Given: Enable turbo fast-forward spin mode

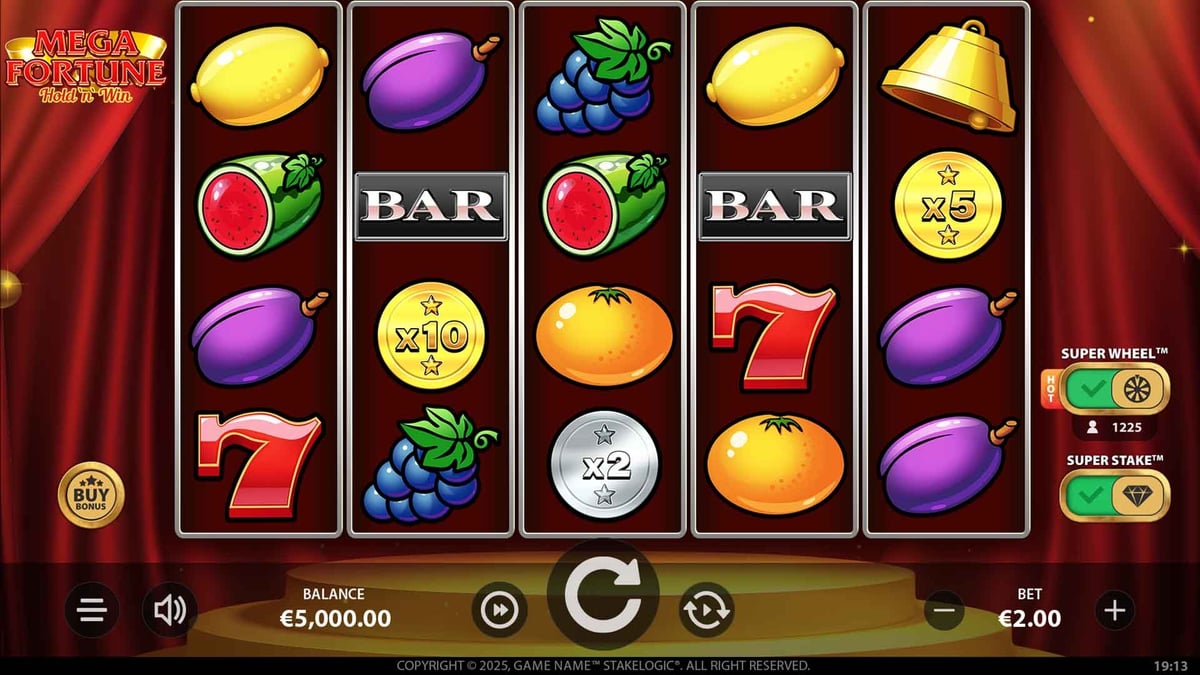Looking at the screenshot, I should coord(499,609).
